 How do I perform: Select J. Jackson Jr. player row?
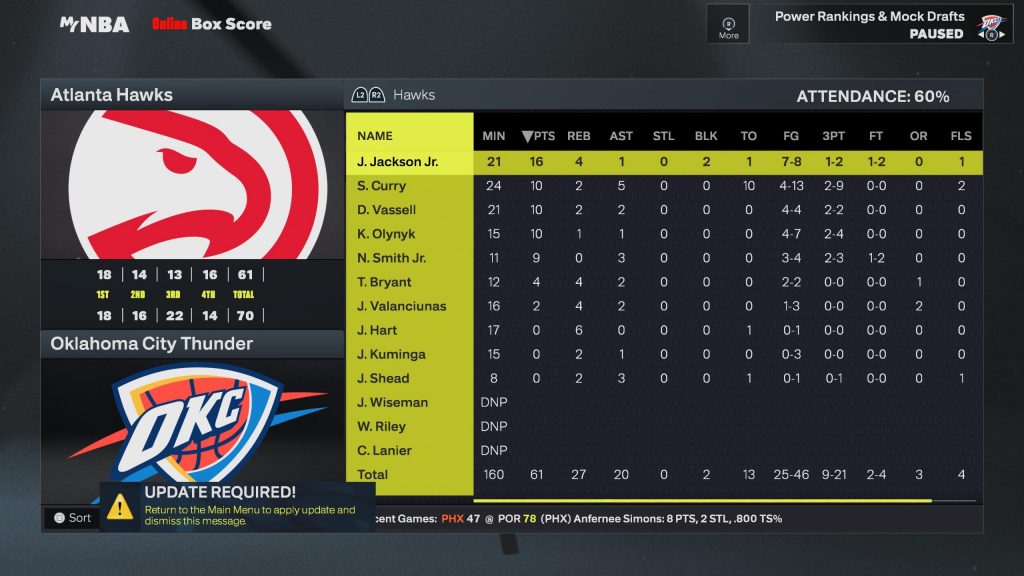397,161
